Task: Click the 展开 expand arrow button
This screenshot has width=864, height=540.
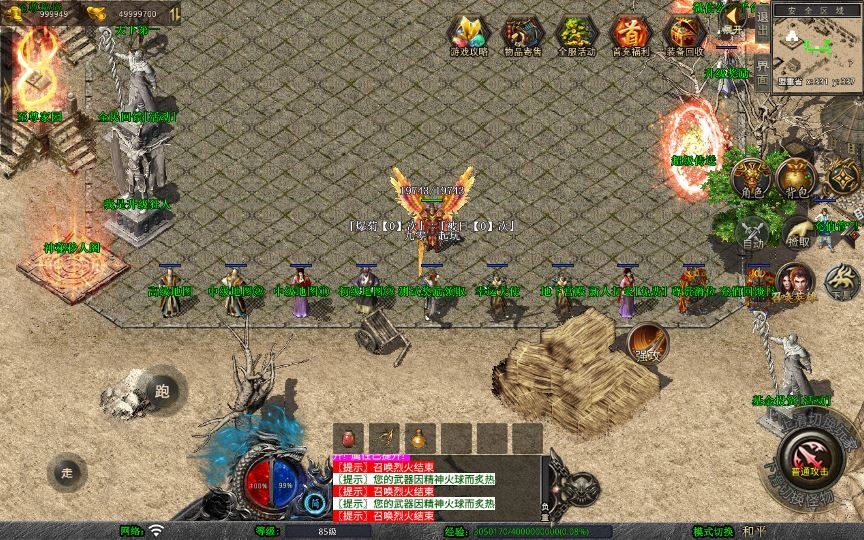Action: (735, 18)
